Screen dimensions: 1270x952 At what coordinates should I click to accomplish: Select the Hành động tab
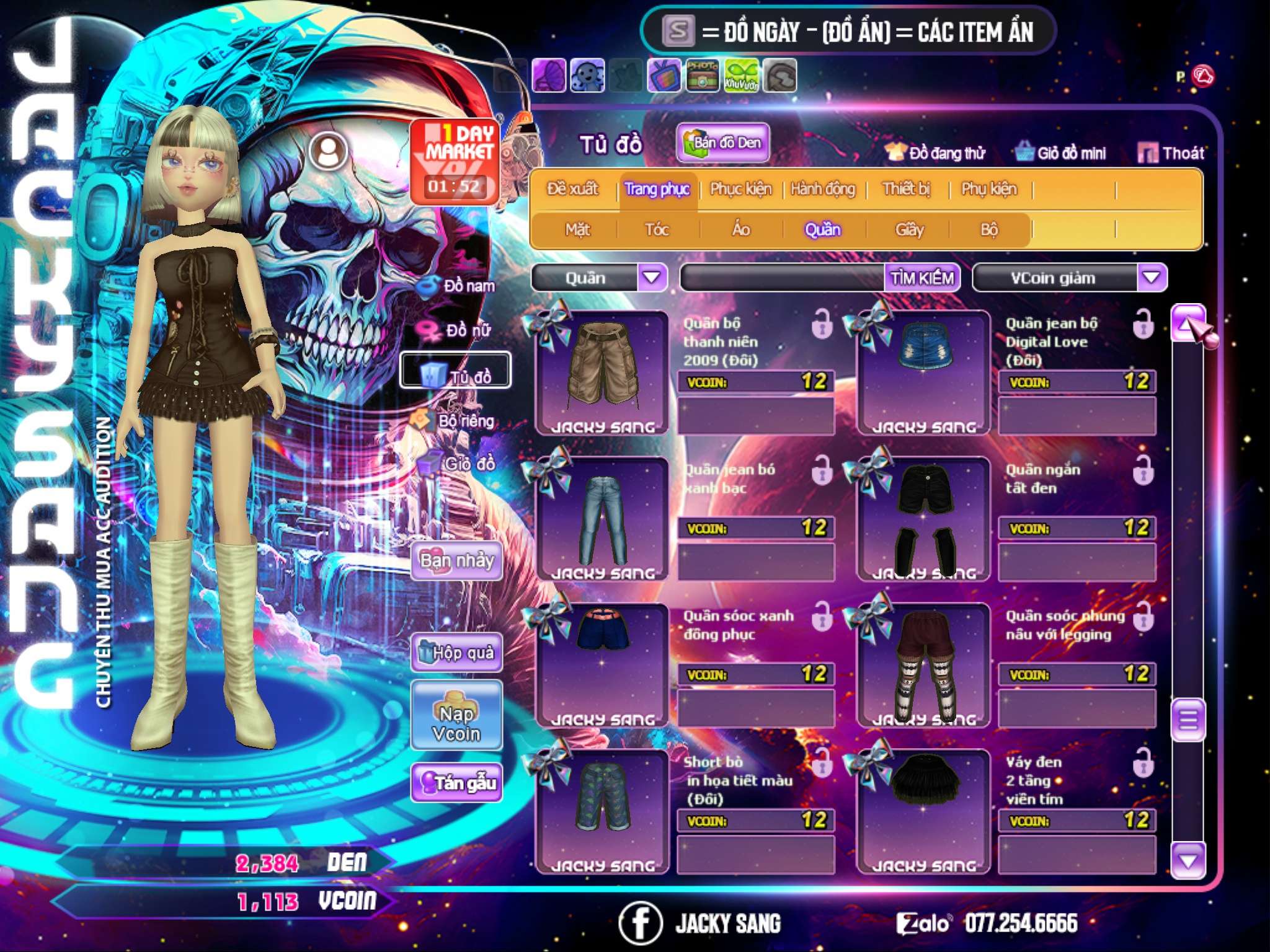pos(822,189)
